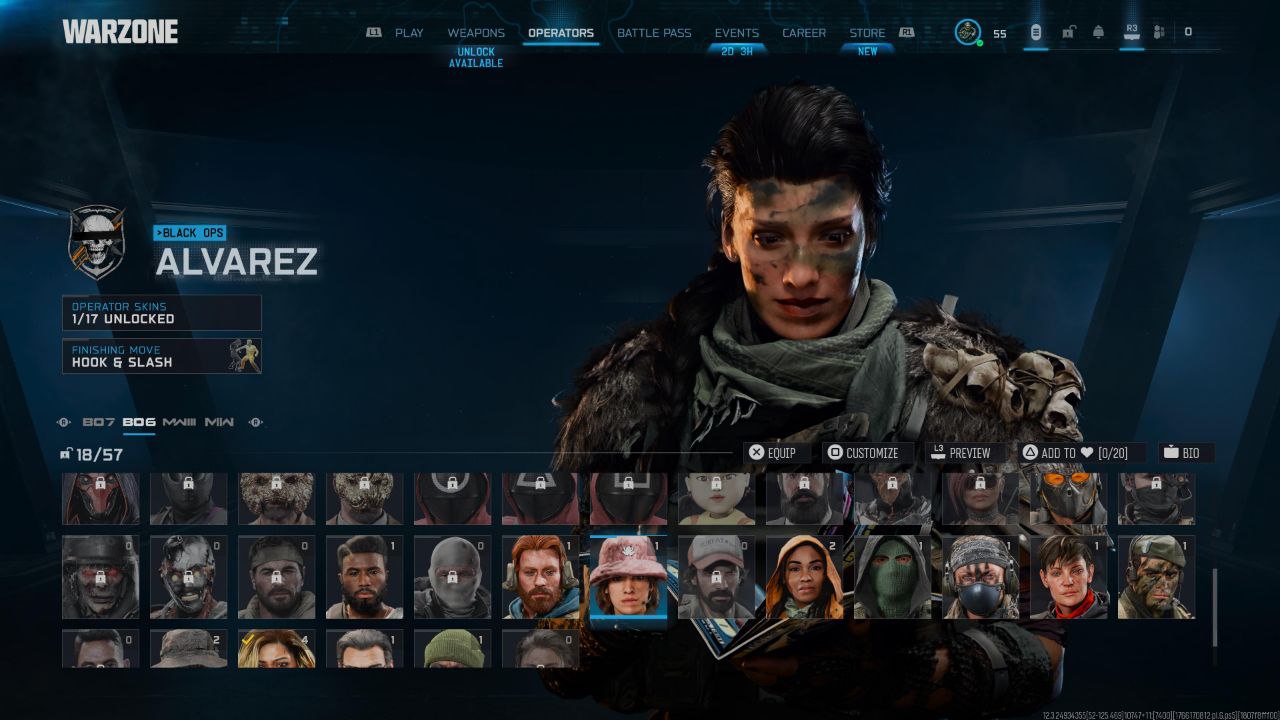Open the Events tab
This screenshot has height=720, width=1280.
click(x=736, y=33)
